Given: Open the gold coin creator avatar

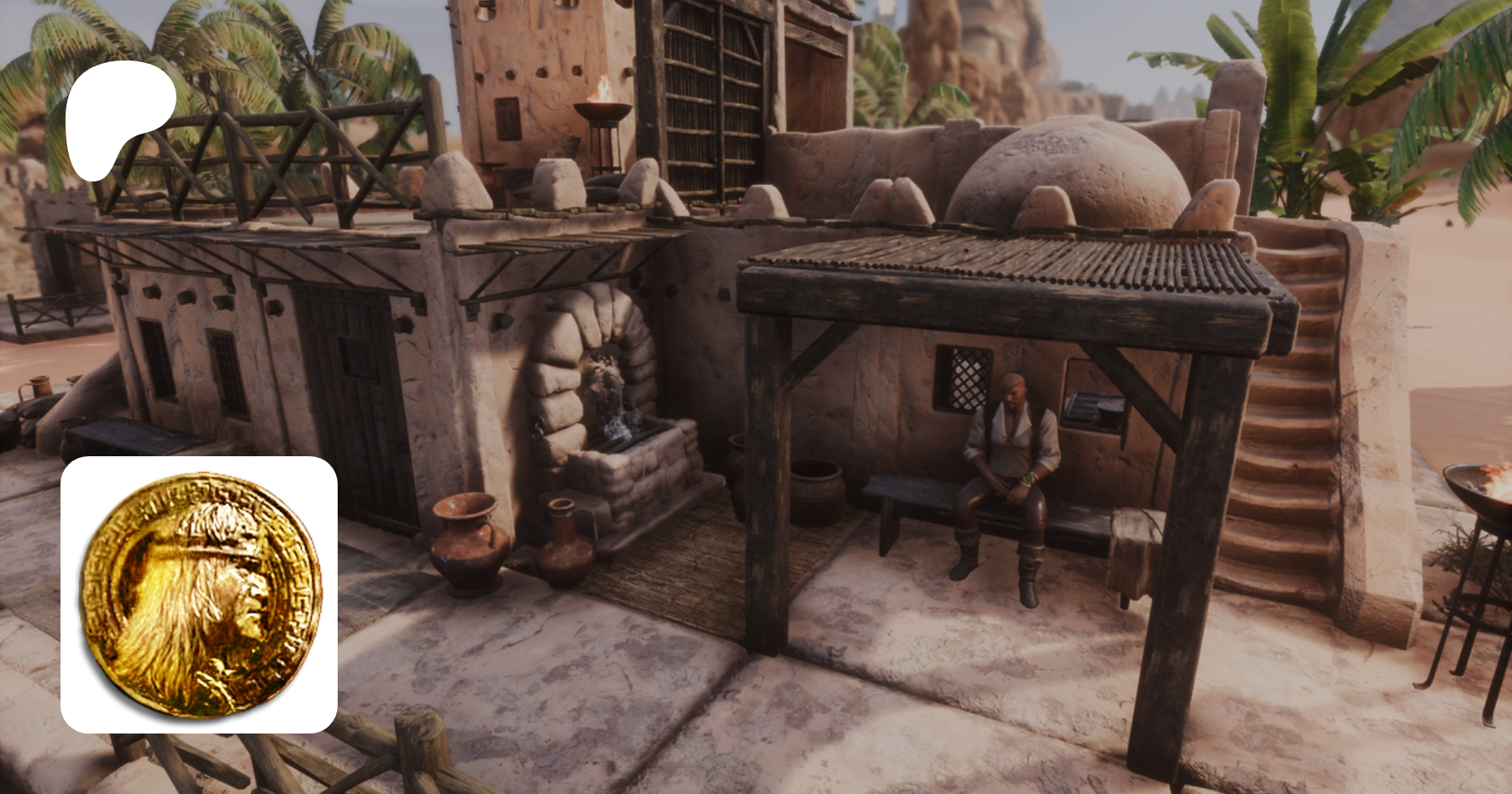Looking at the screenshot, I should pos(199,594).
